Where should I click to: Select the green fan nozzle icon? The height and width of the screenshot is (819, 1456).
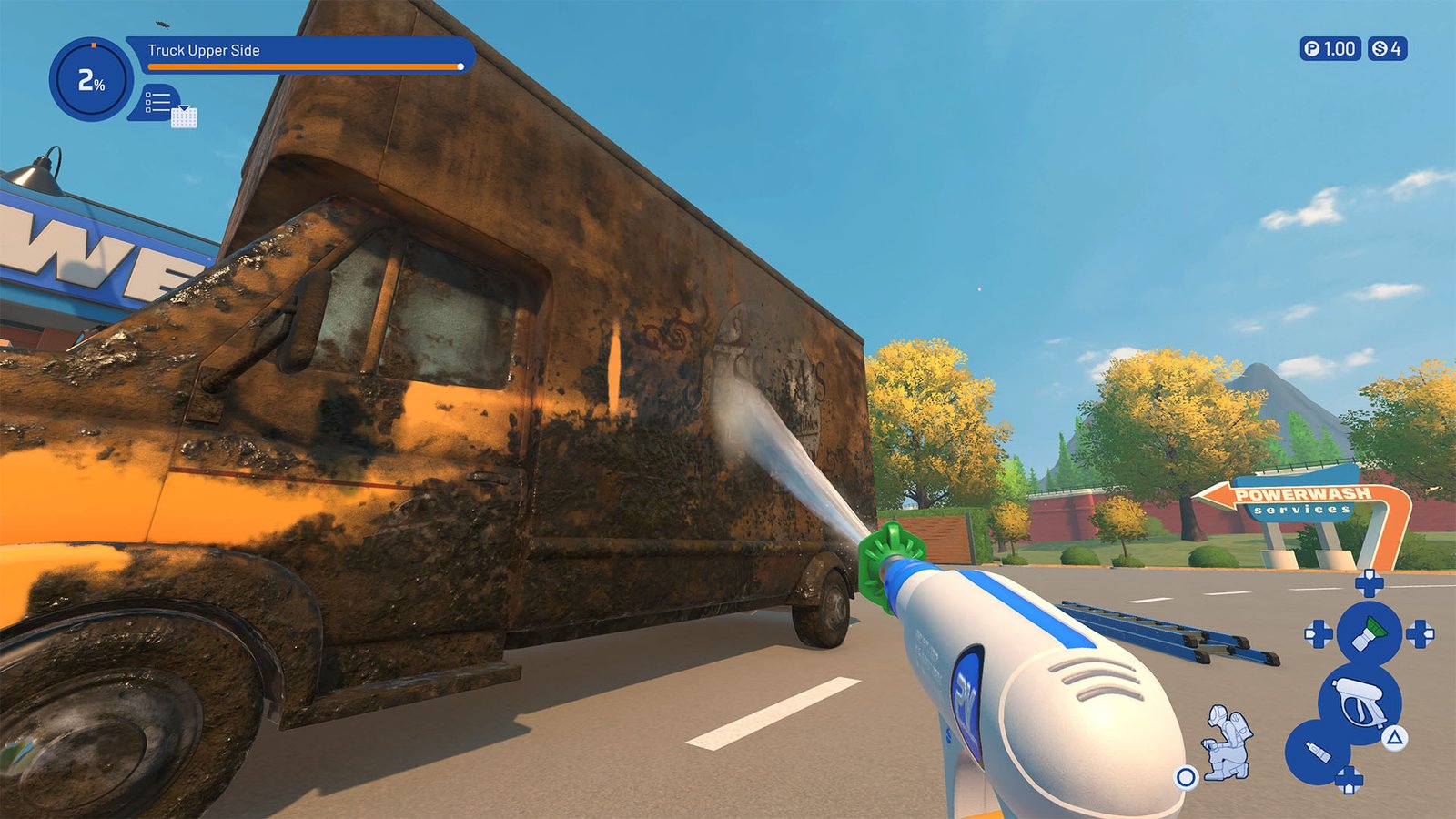[x=1368, y=631]
